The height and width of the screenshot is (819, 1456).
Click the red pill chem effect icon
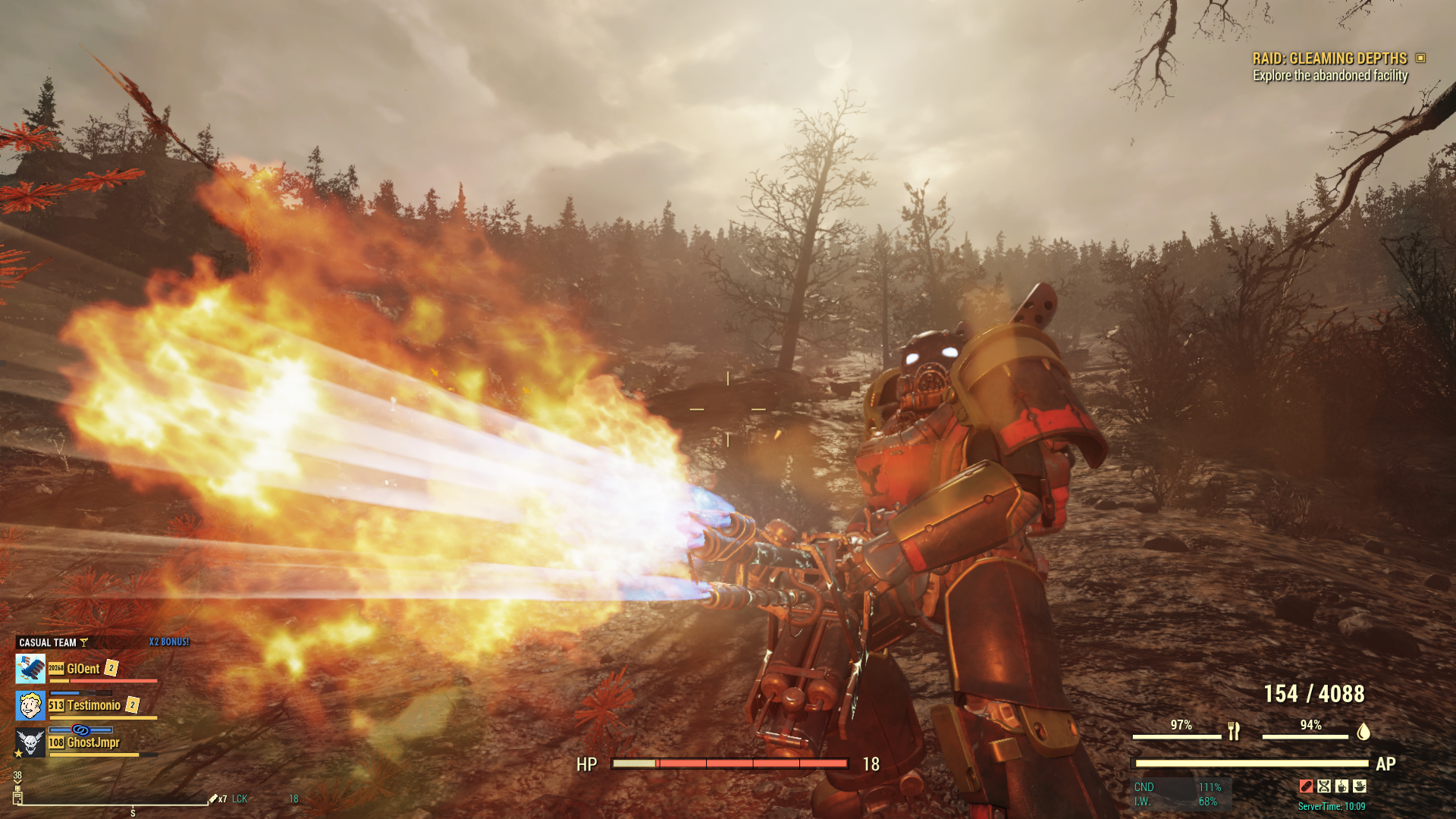(1306, 786)
